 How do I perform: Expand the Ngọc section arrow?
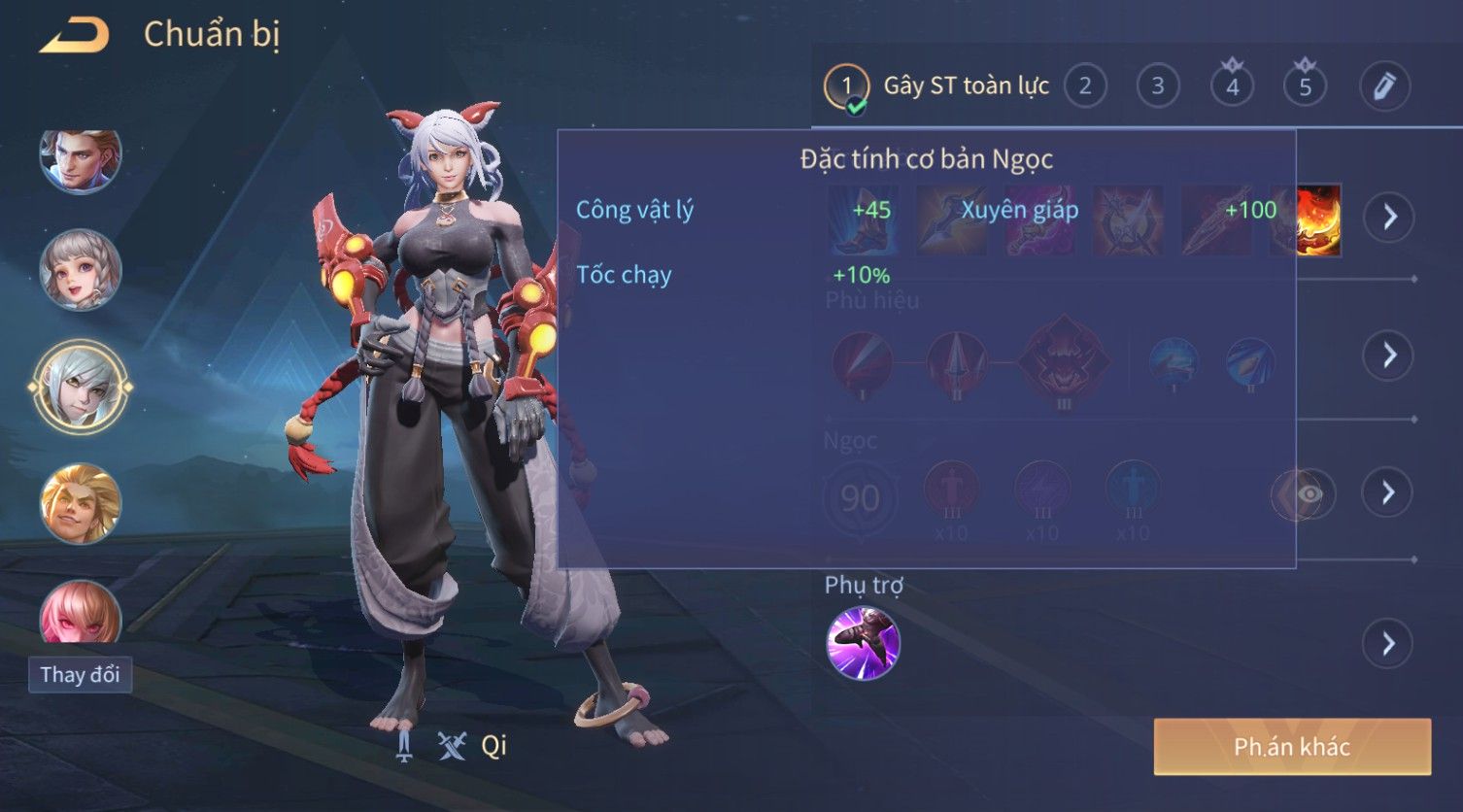pyautogui.click(x=1388, y=492)
